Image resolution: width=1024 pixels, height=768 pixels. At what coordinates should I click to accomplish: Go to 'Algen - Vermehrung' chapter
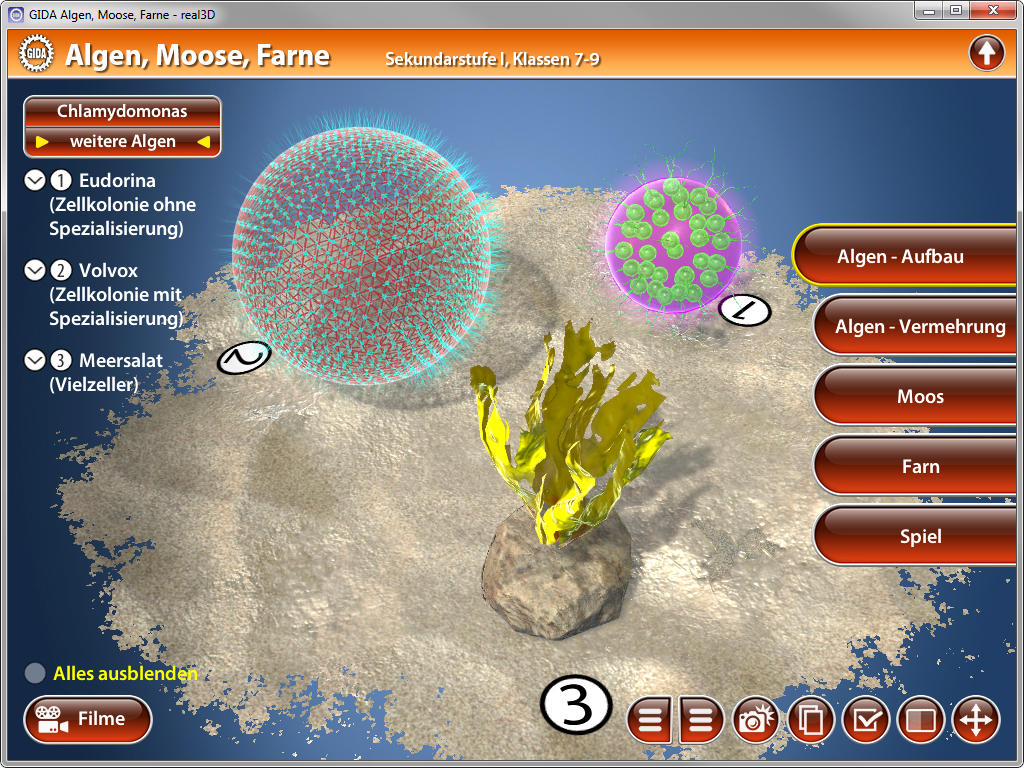pos(918,326)
